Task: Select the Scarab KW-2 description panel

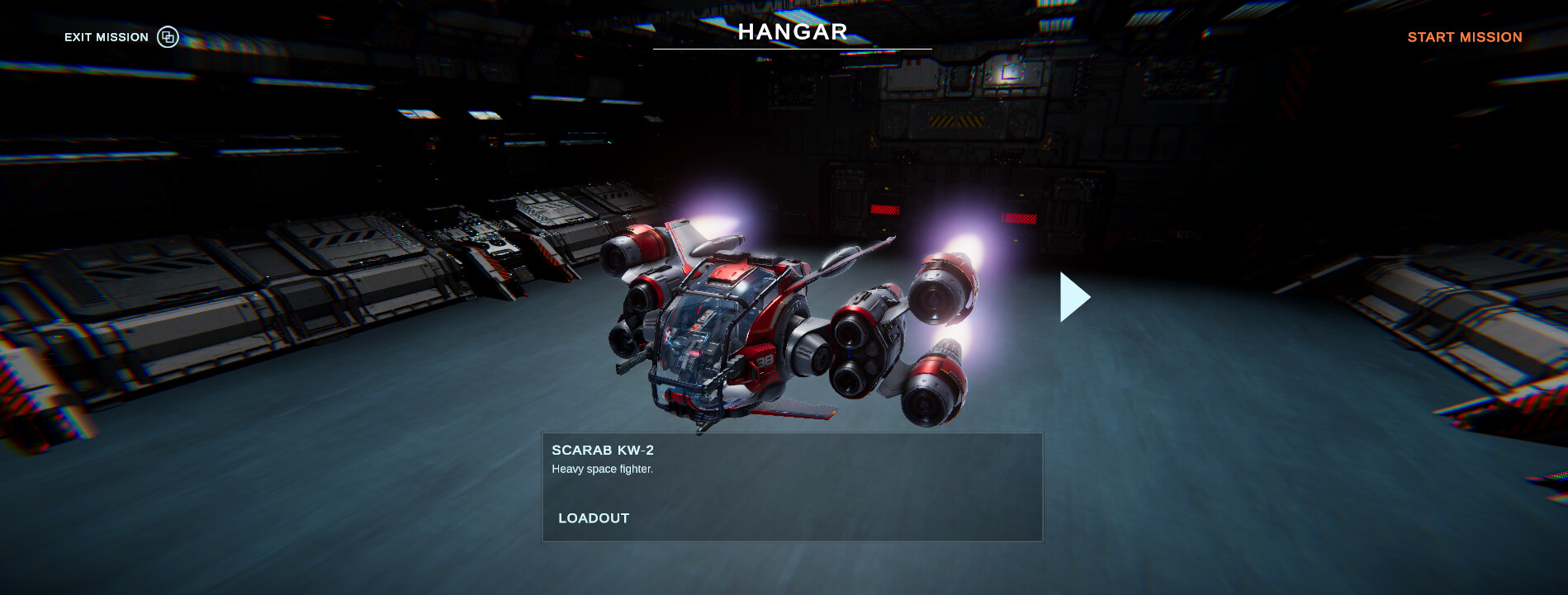Action: 793,486
